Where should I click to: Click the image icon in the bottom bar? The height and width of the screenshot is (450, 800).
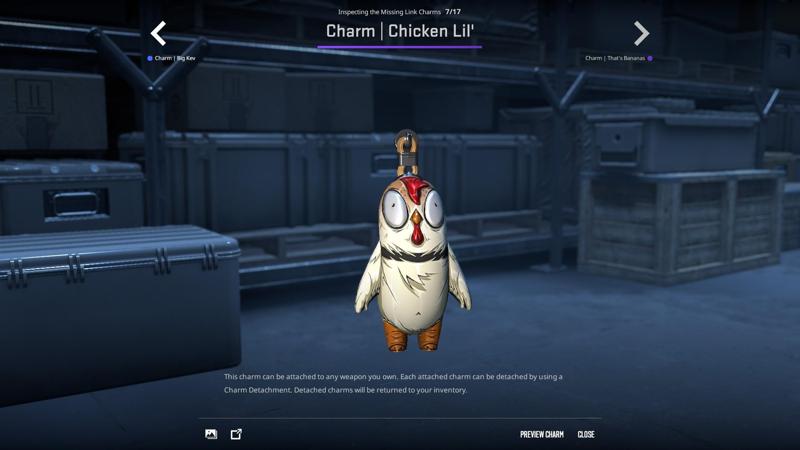pos(211,434)
